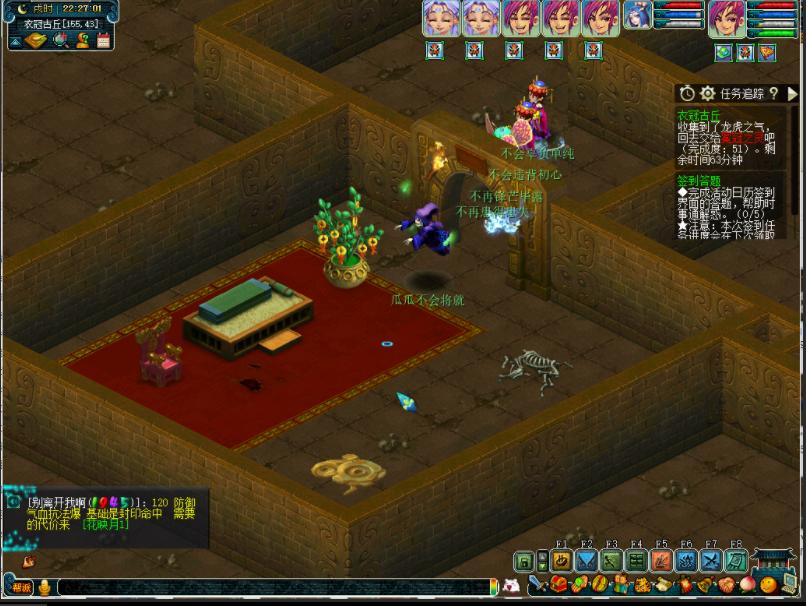Open the settings gear in the quest tracker
The height and width of the screenshot is (606, 806).
707,93
